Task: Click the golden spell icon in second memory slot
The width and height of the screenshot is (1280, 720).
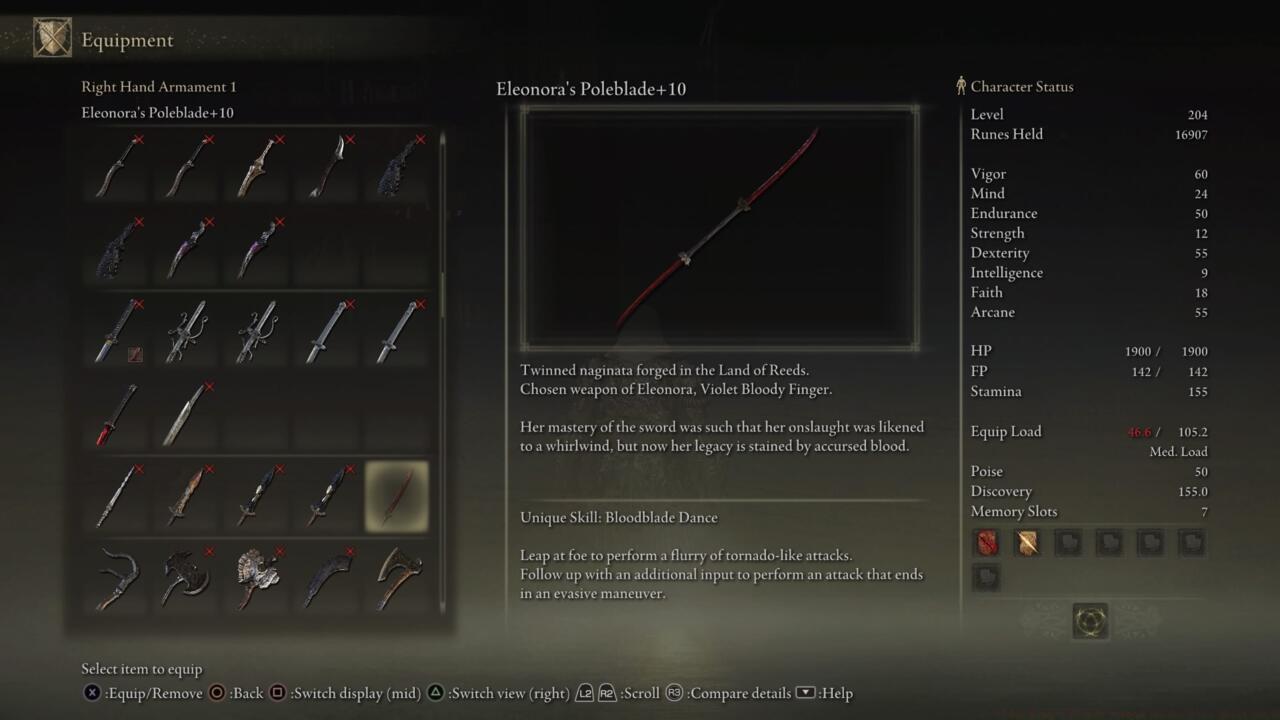Action: [x=1027, y=542]
